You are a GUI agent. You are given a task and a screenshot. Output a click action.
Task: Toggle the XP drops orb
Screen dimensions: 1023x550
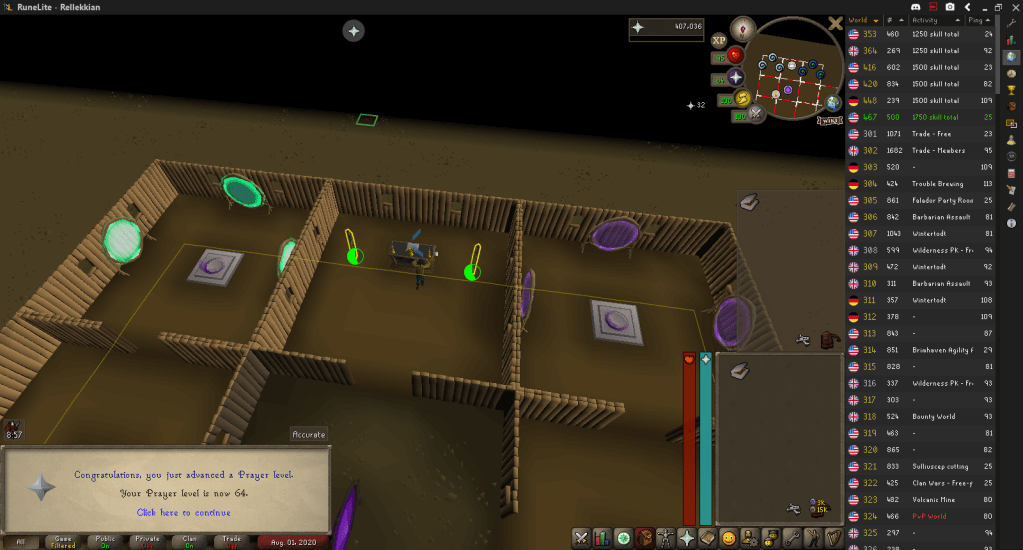[719, 40]
